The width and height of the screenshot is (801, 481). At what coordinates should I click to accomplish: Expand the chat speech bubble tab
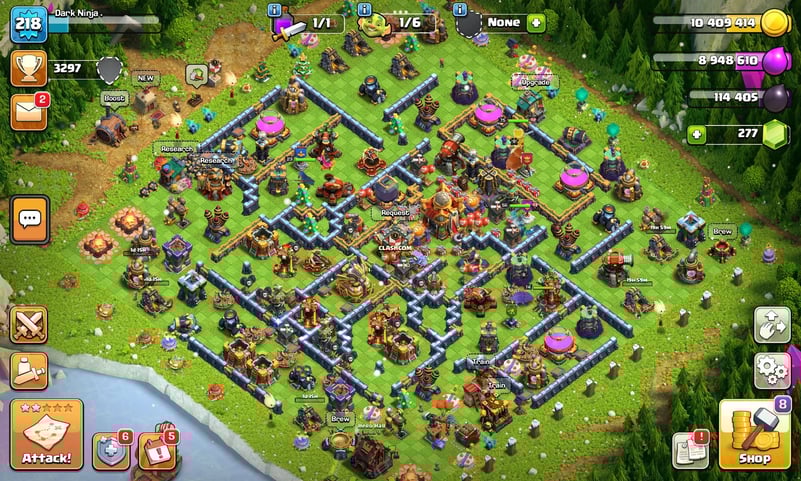pyautogui.click(x=29, y=219)
